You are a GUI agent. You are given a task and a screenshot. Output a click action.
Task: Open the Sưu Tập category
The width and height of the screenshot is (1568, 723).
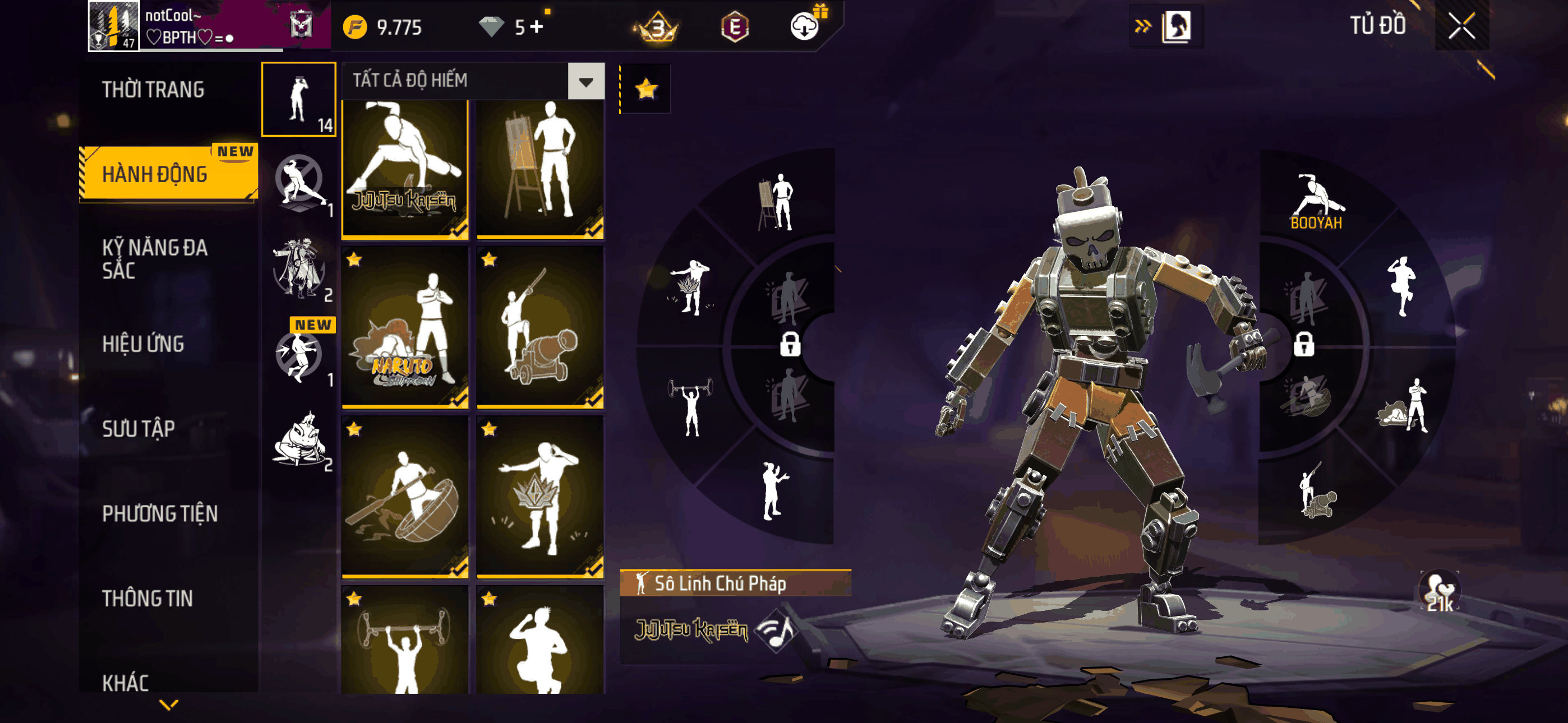point(138,428)
